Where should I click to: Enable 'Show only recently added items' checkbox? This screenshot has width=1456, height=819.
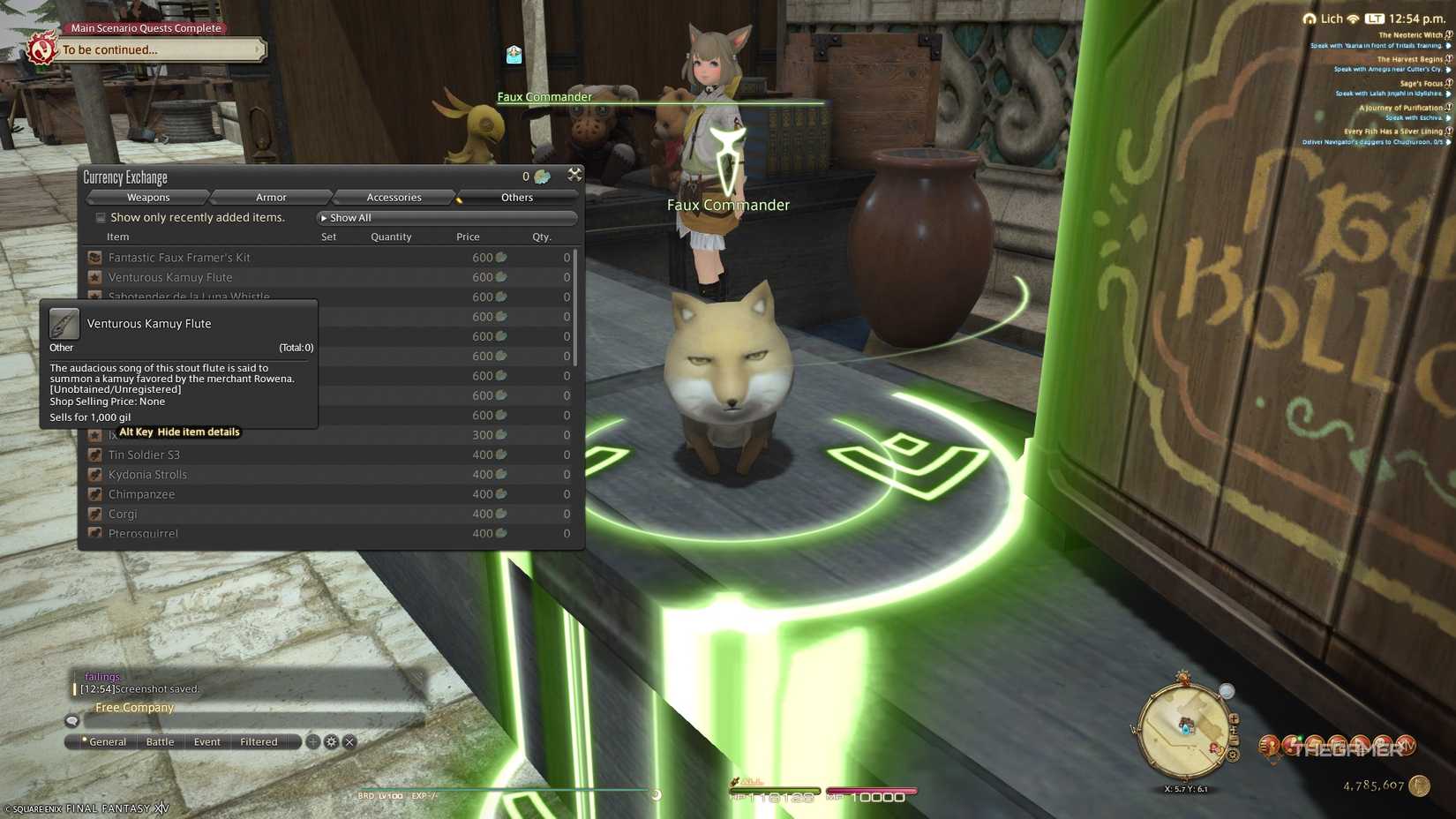tap(101, 216)
